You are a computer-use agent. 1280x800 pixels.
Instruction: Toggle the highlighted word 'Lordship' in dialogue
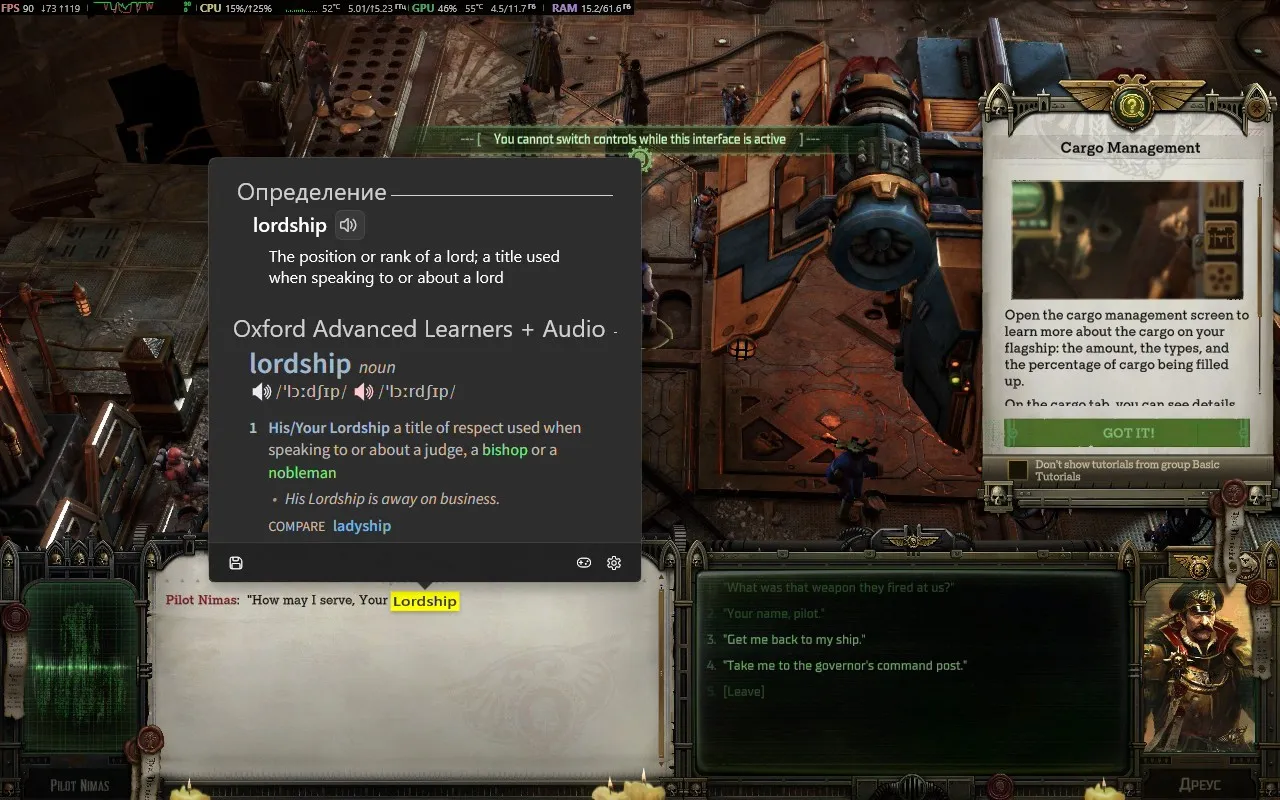[x=424, y=601]
